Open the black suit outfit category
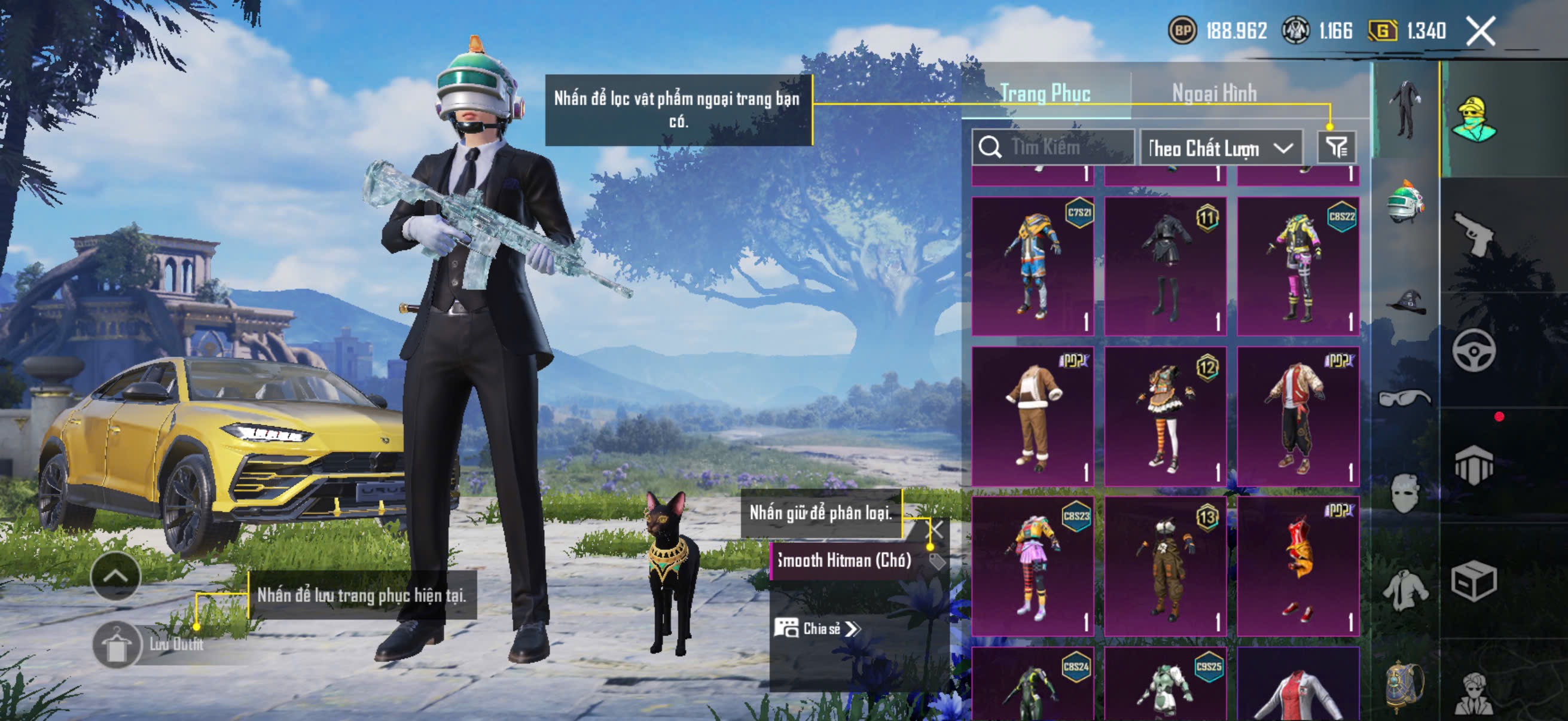Screen dimensions: 1568x721 coord(1405,109)
